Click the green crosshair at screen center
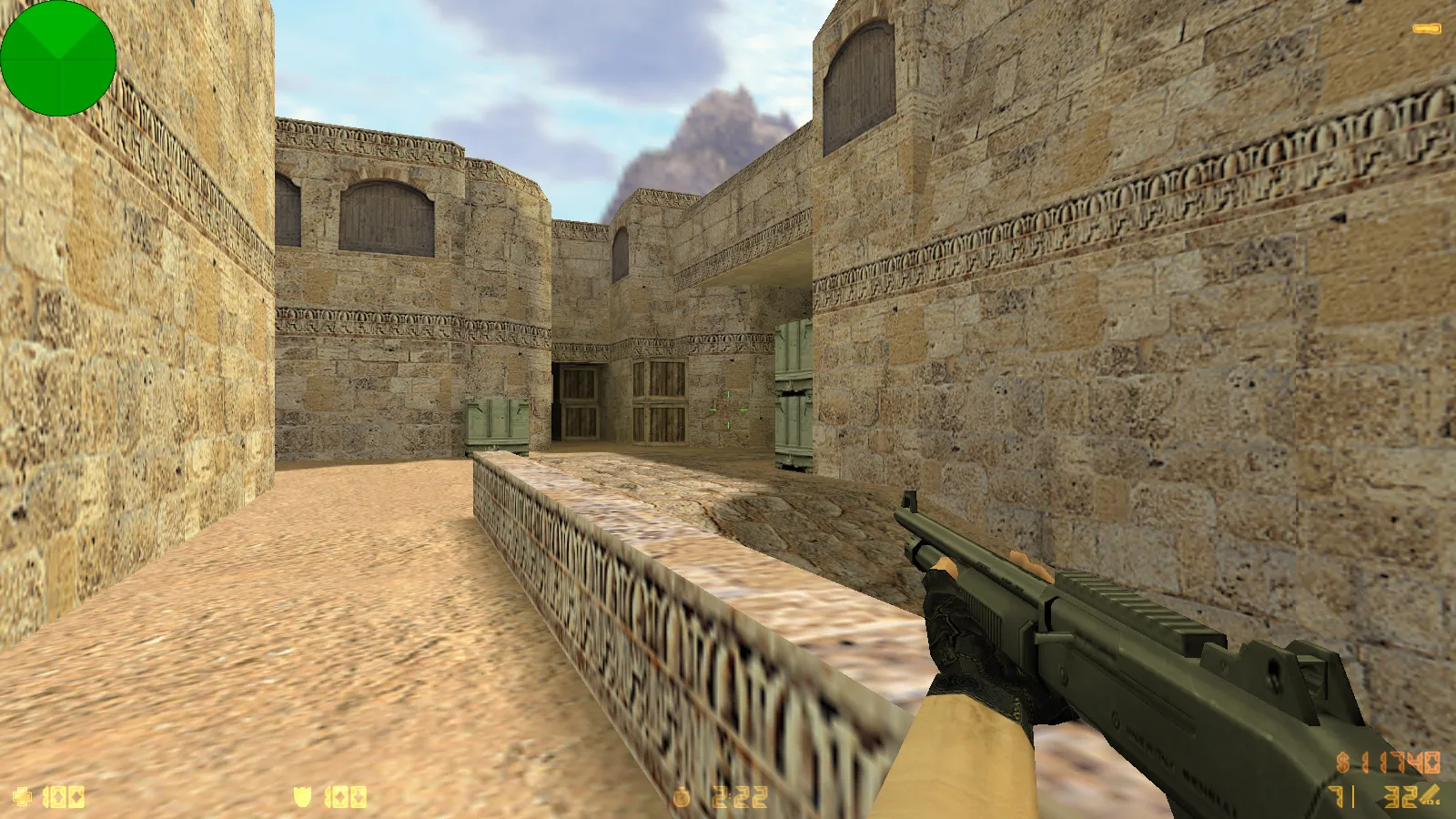Image resolution: width=1456 pixels, height=819 pixels. (x=728, y=409)
